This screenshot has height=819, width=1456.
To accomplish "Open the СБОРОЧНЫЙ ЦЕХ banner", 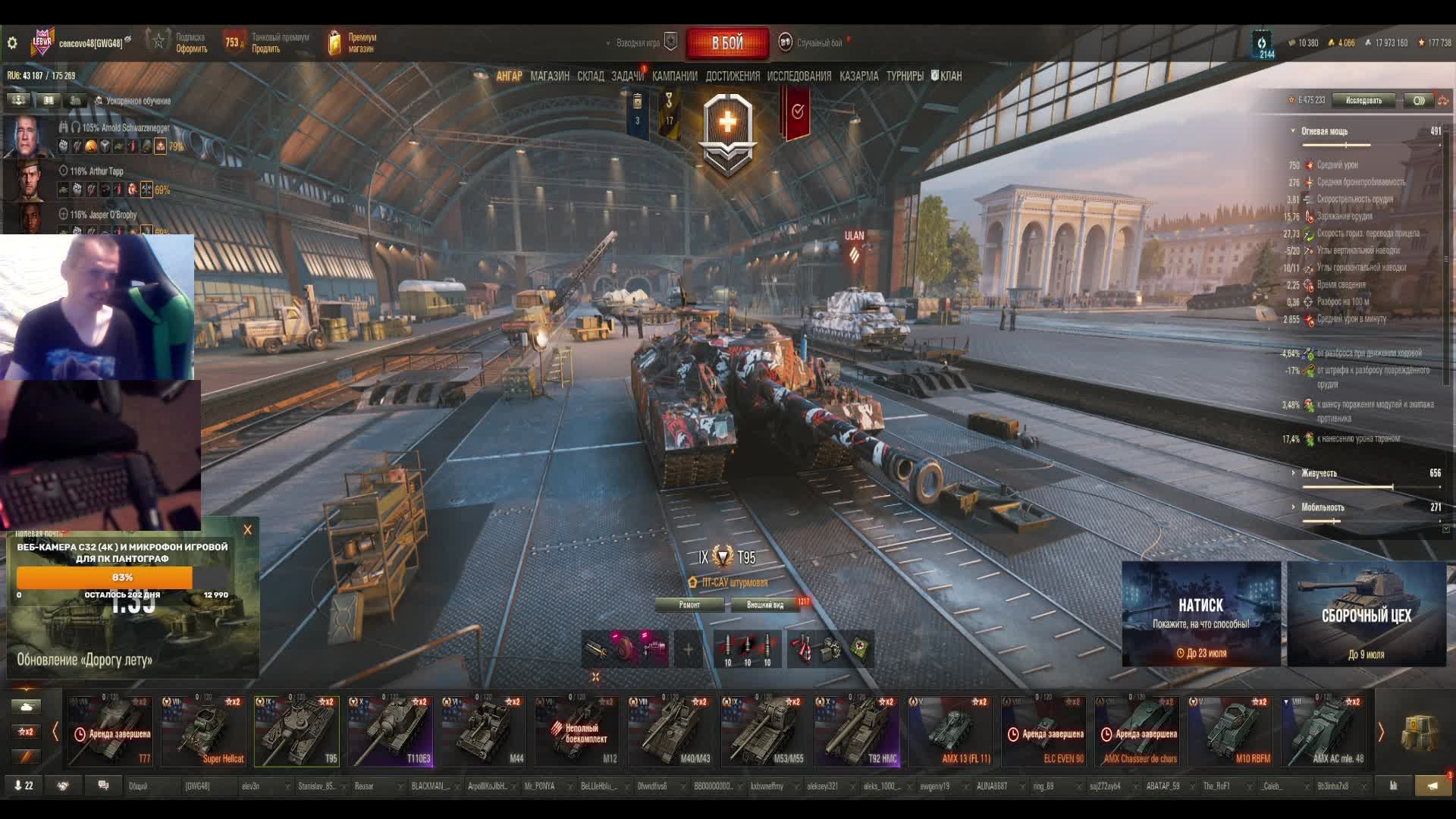I will click(x=1367, y=613).
